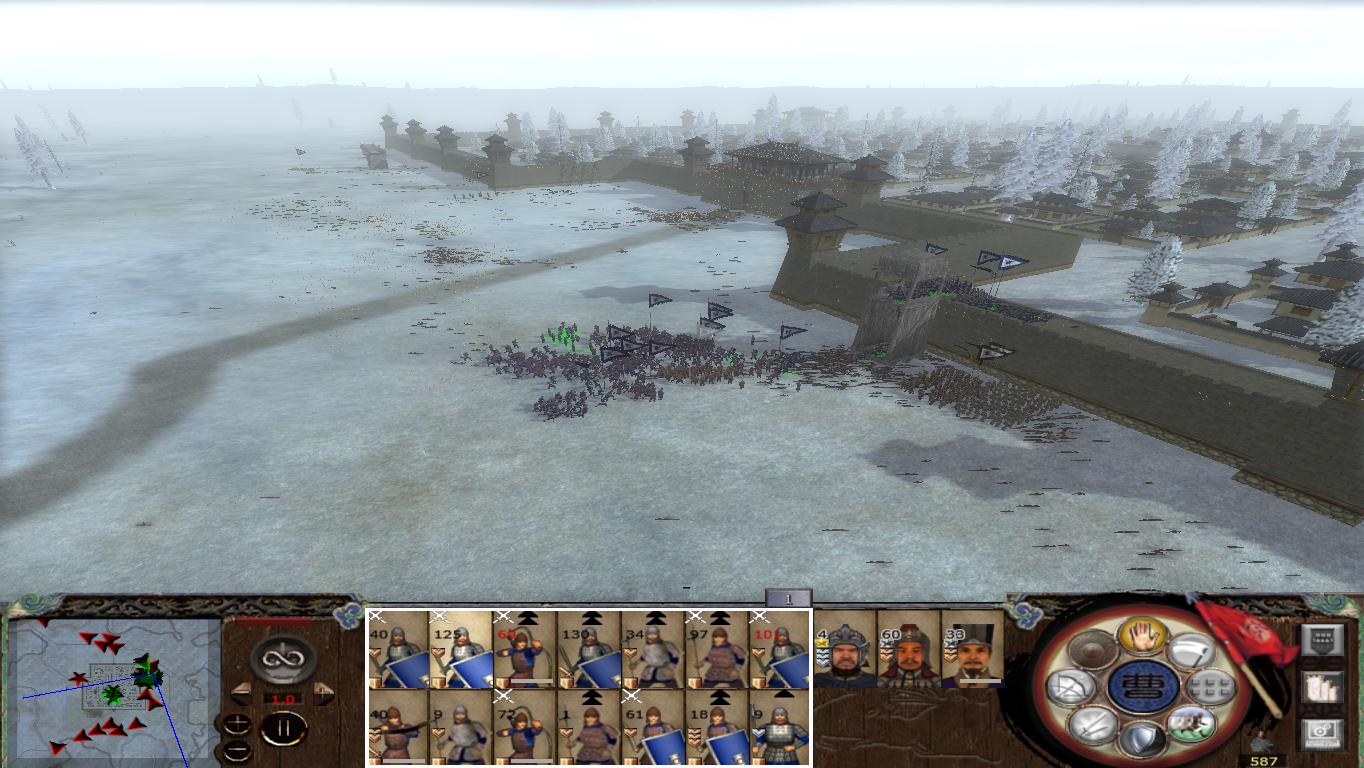Select the halberd special attack icon
Viewport: 1364px width, 768px height.
coord(1193,652)
